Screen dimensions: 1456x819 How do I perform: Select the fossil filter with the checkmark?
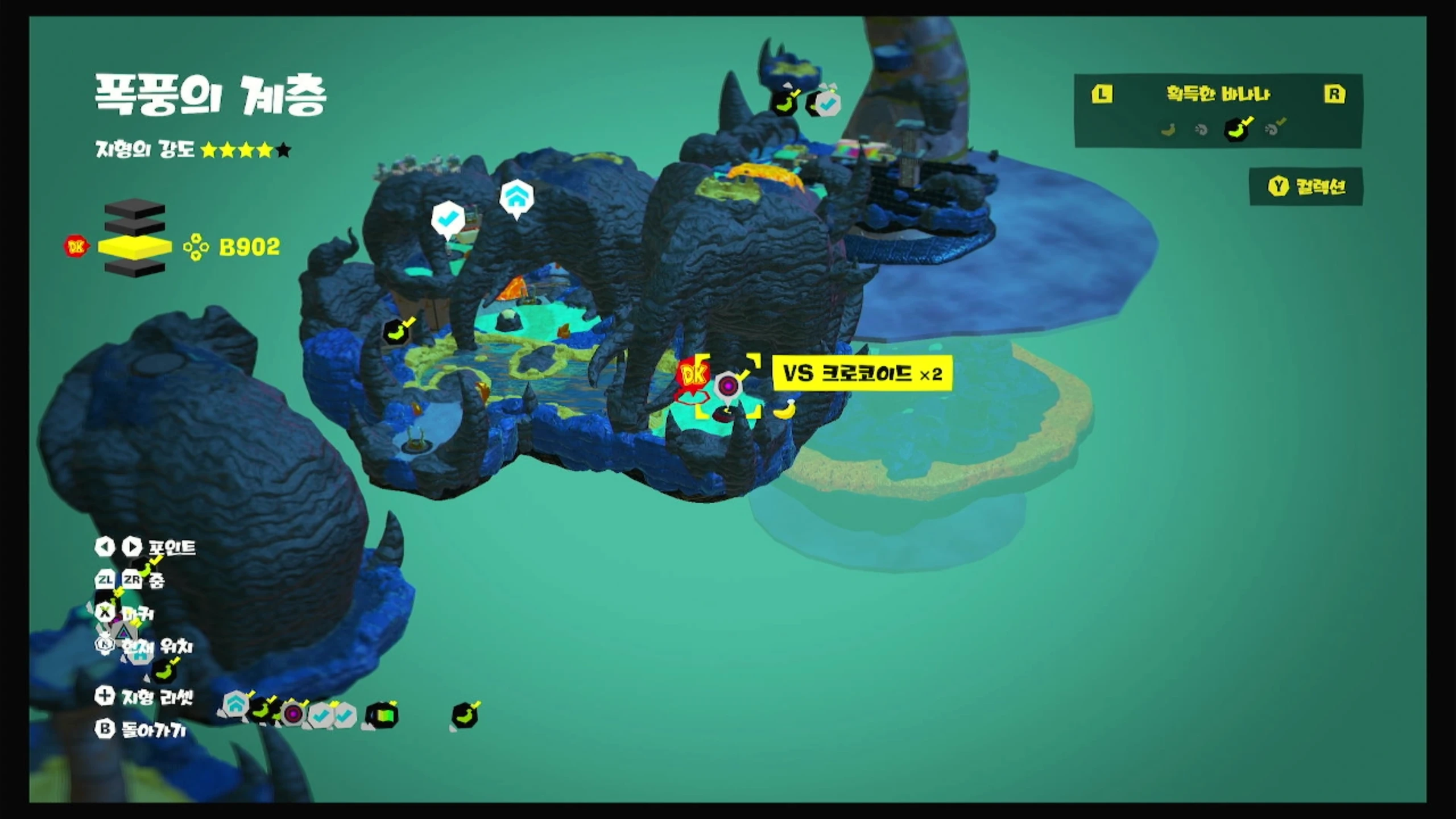click(x=1274, y=129)
